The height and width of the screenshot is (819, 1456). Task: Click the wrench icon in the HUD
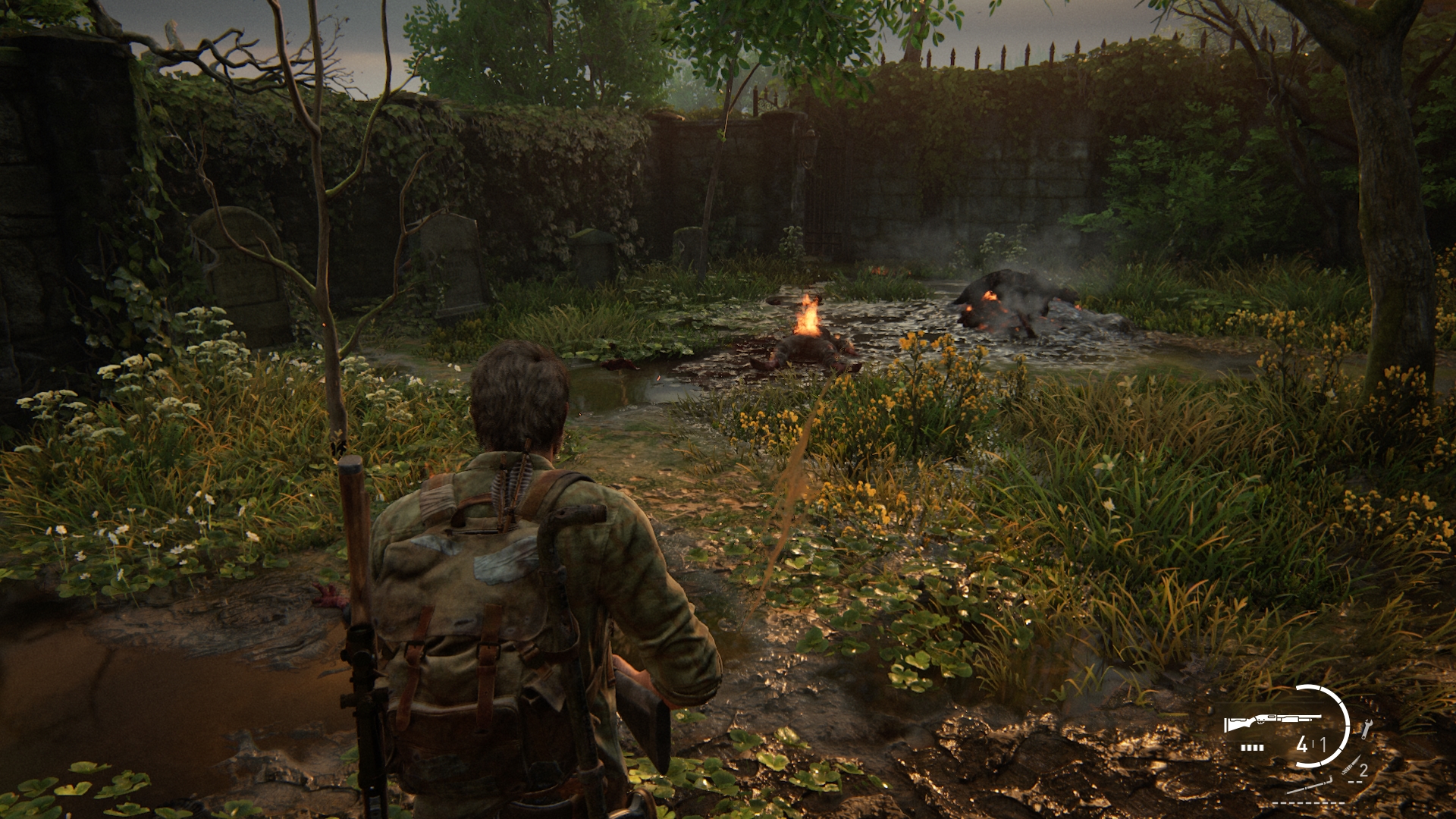1367,730
